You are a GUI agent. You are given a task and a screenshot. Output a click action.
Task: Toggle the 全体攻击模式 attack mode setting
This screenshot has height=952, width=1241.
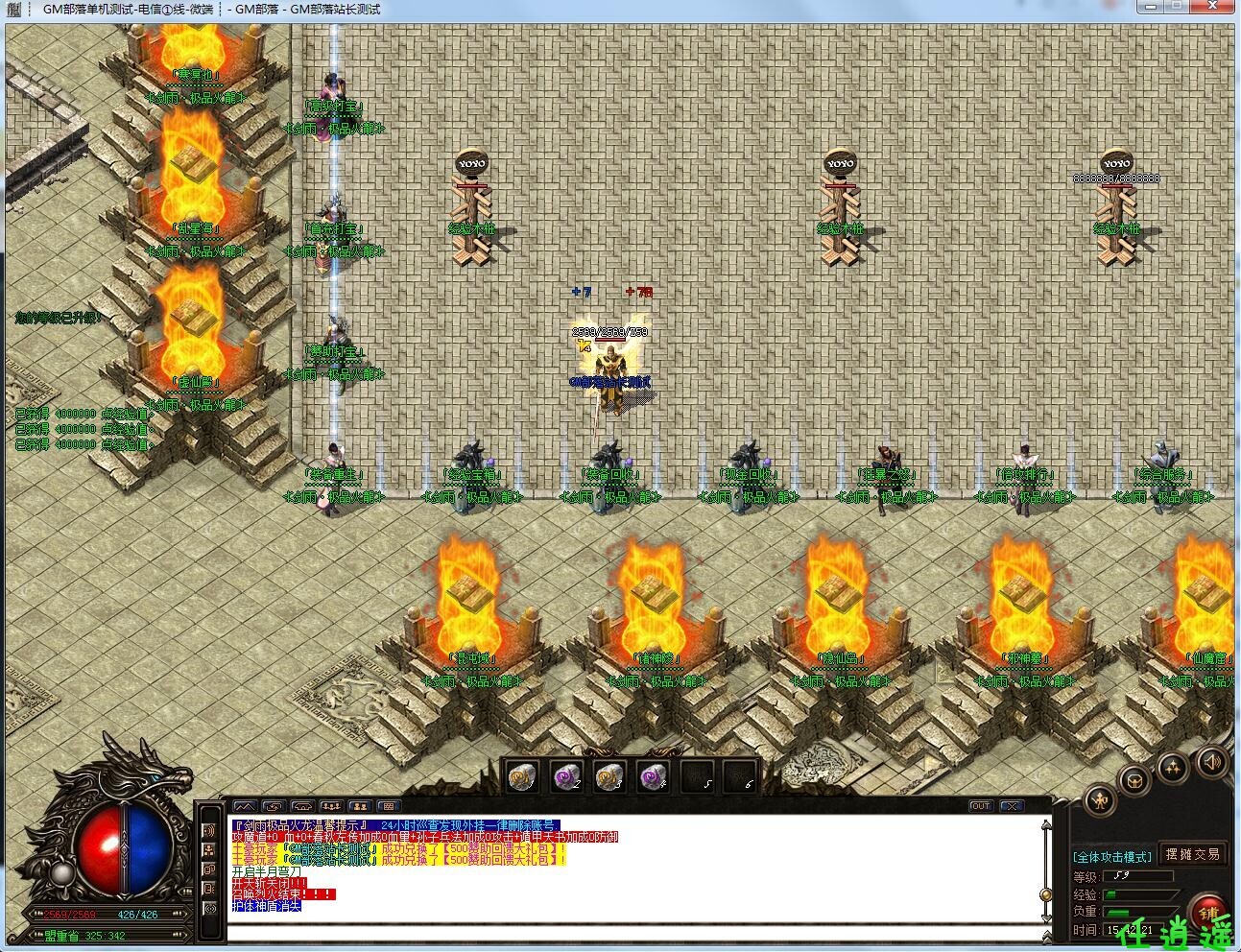click(x=1112, y=857)
